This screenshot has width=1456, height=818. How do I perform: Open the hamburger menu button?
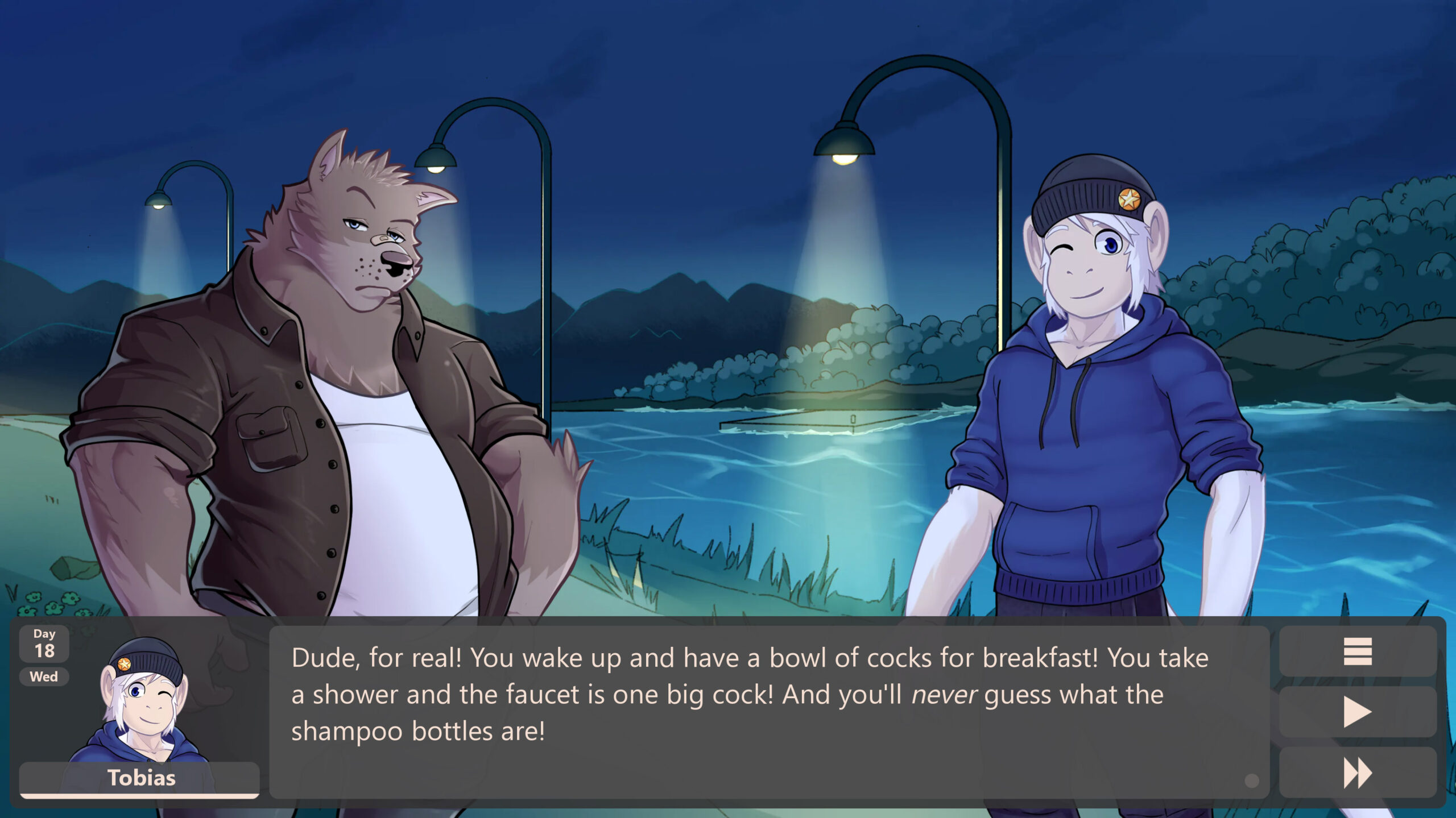1357,651
